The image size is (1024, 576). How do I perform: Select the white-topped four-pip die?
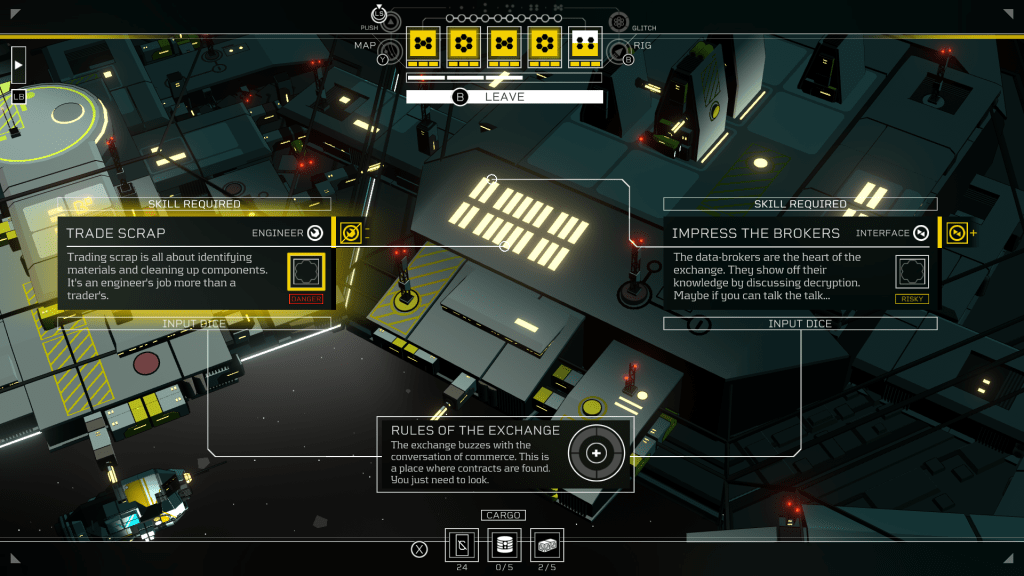(x=585, y=46)
